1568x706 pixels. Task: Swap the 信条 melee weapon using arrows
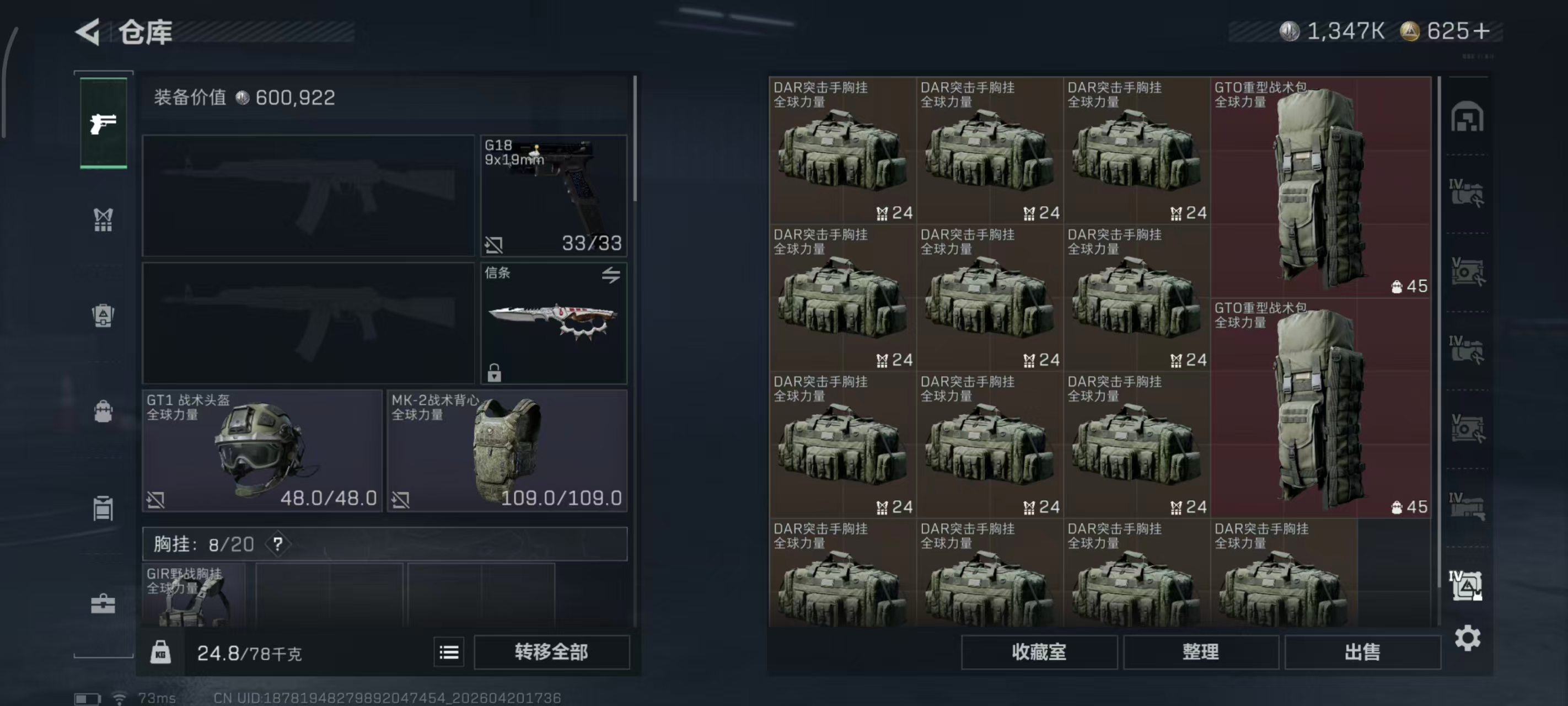pos(610,275)
